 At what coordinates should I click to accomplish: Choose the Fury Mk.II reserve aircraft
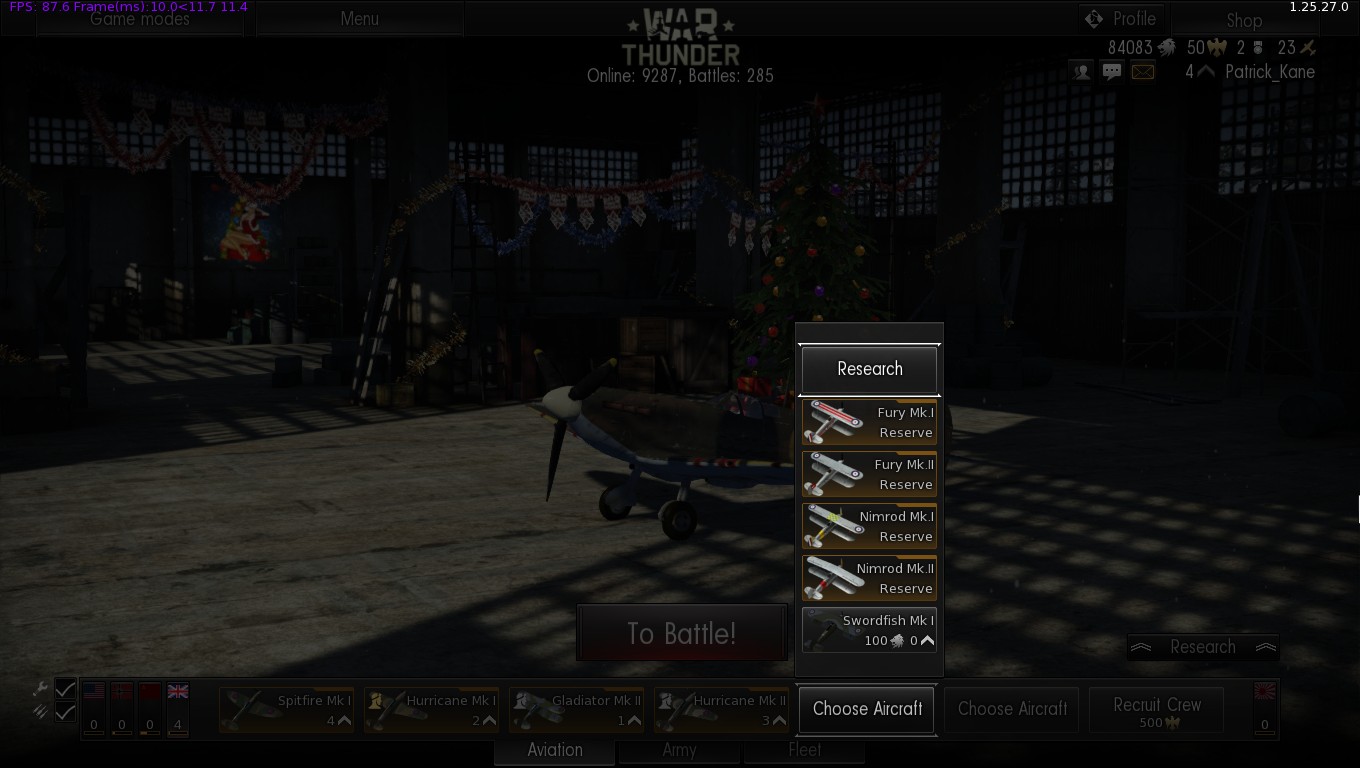click(869, 474)
